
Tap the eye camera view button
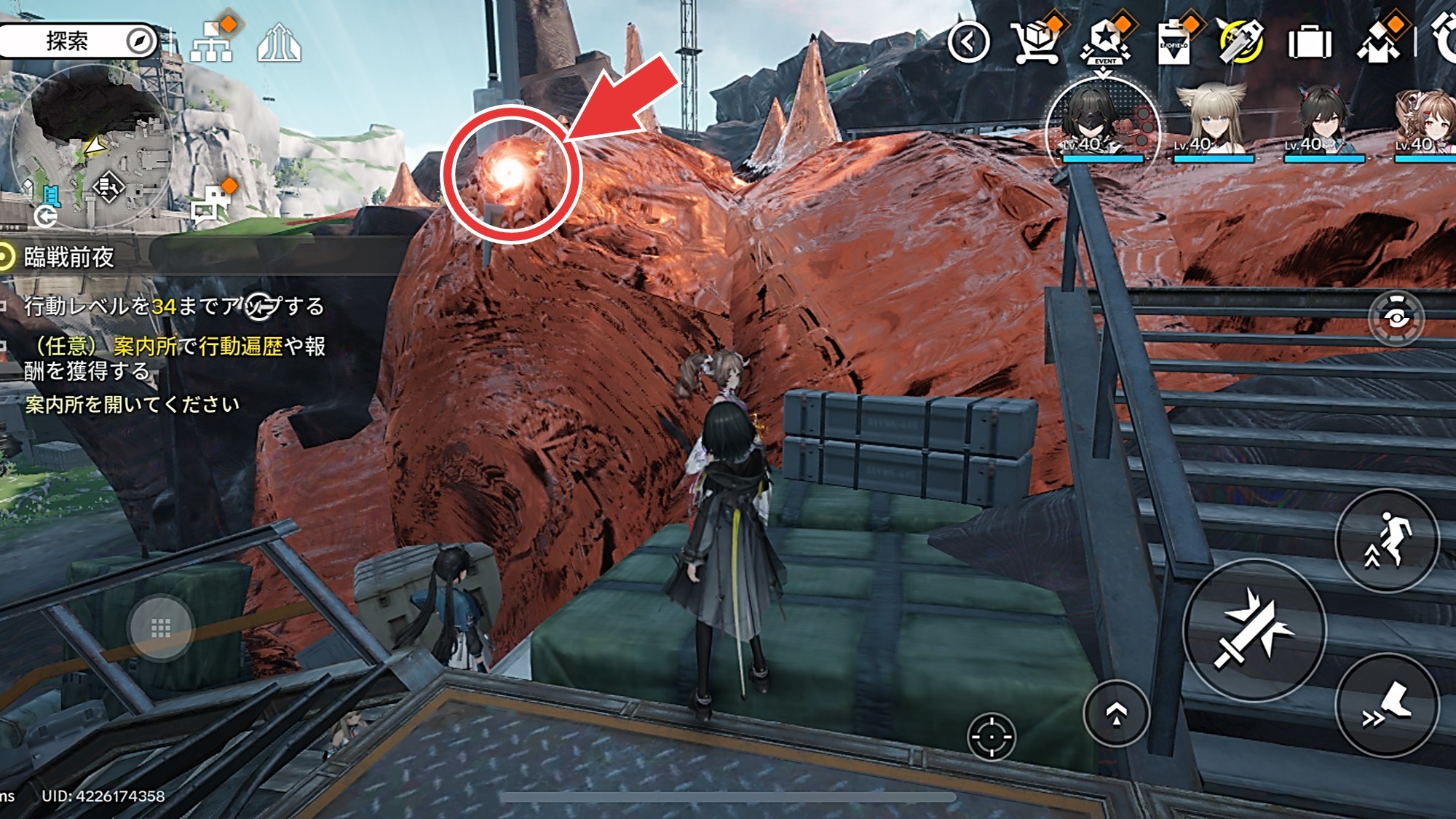1396,318
